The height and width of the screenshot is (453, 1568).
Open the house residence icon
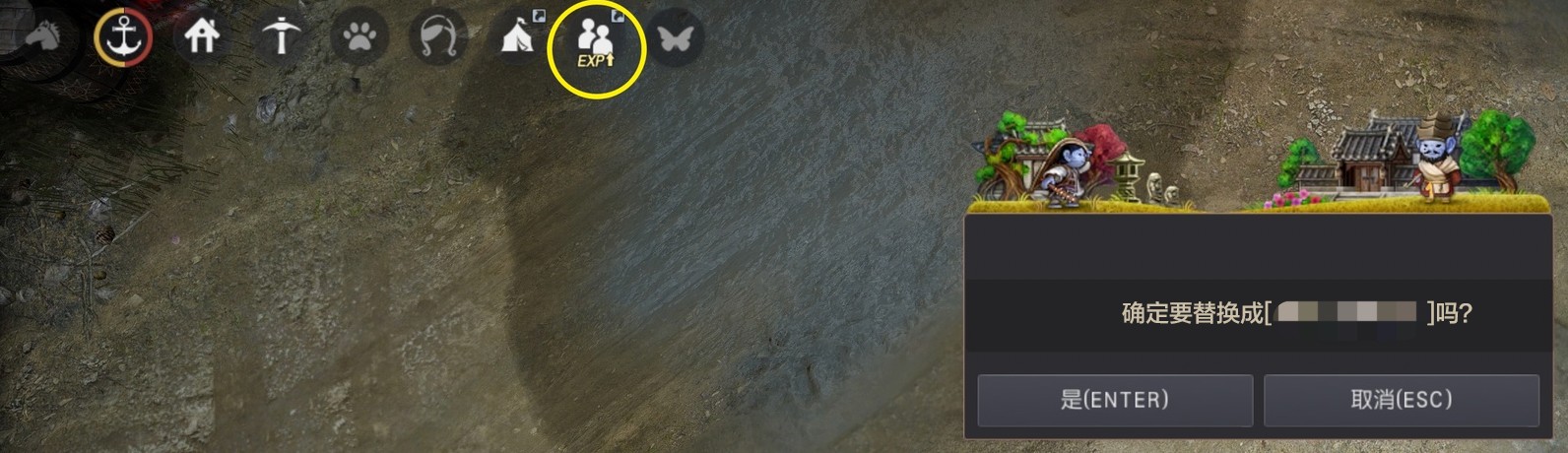(x=202, y=38)
